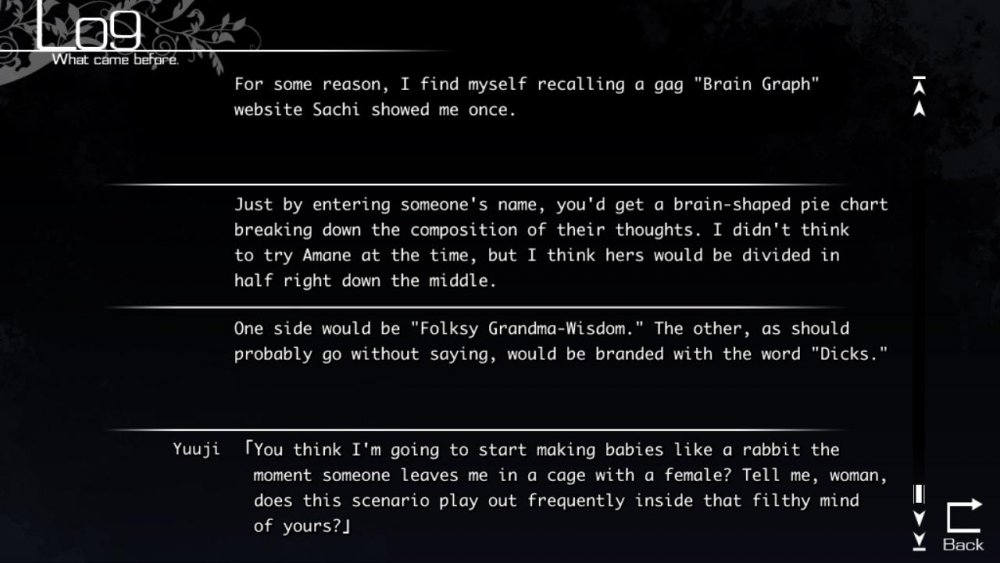Close the log with the Back button

963,527
